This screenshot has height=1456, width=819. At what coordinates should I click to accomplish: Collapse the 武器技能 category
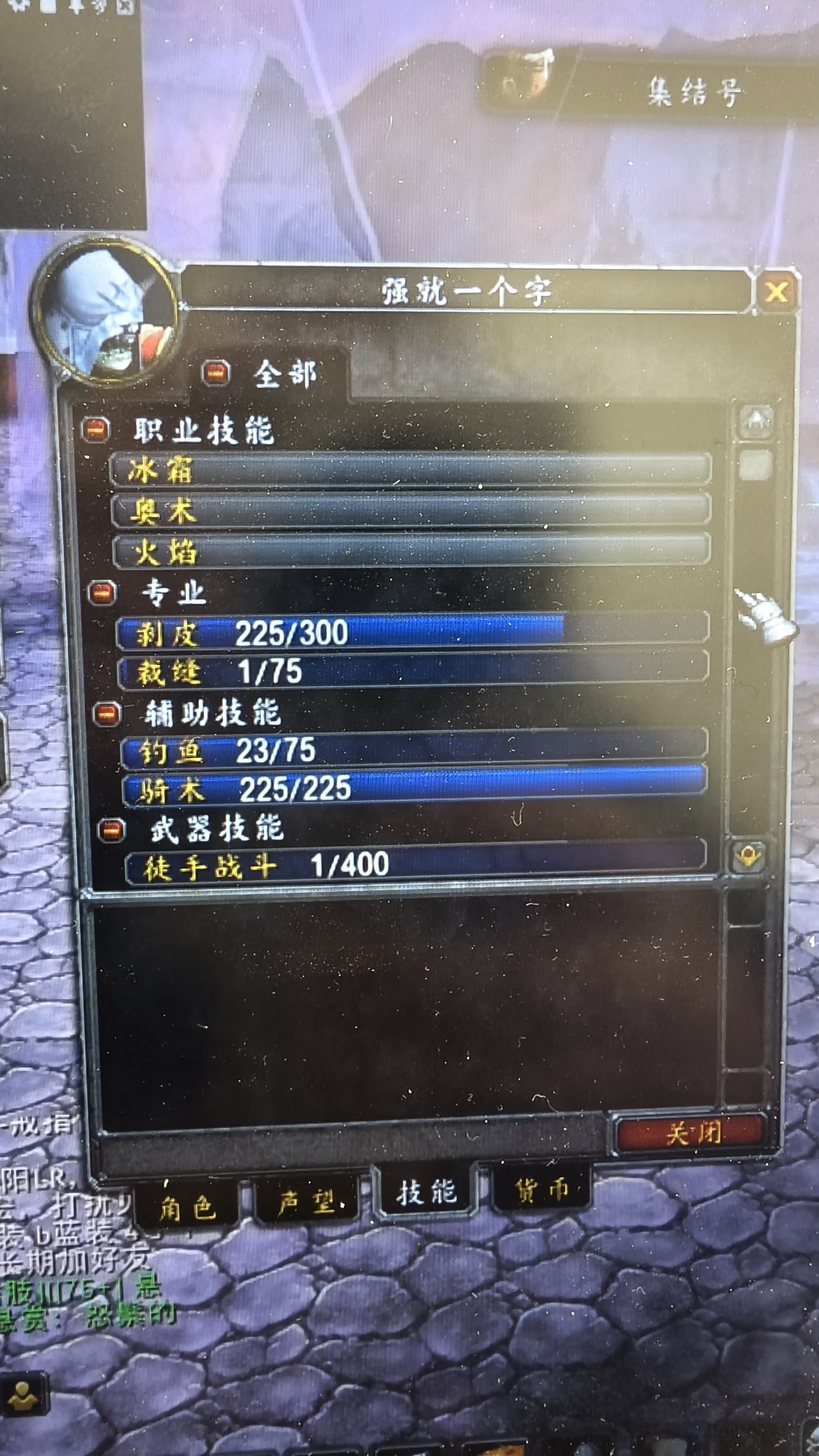pos(111,830)
